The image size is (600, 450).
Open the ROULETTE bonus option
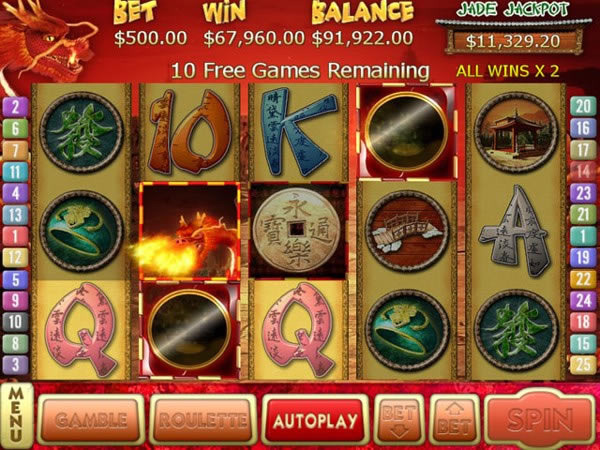tap(202, 420)
